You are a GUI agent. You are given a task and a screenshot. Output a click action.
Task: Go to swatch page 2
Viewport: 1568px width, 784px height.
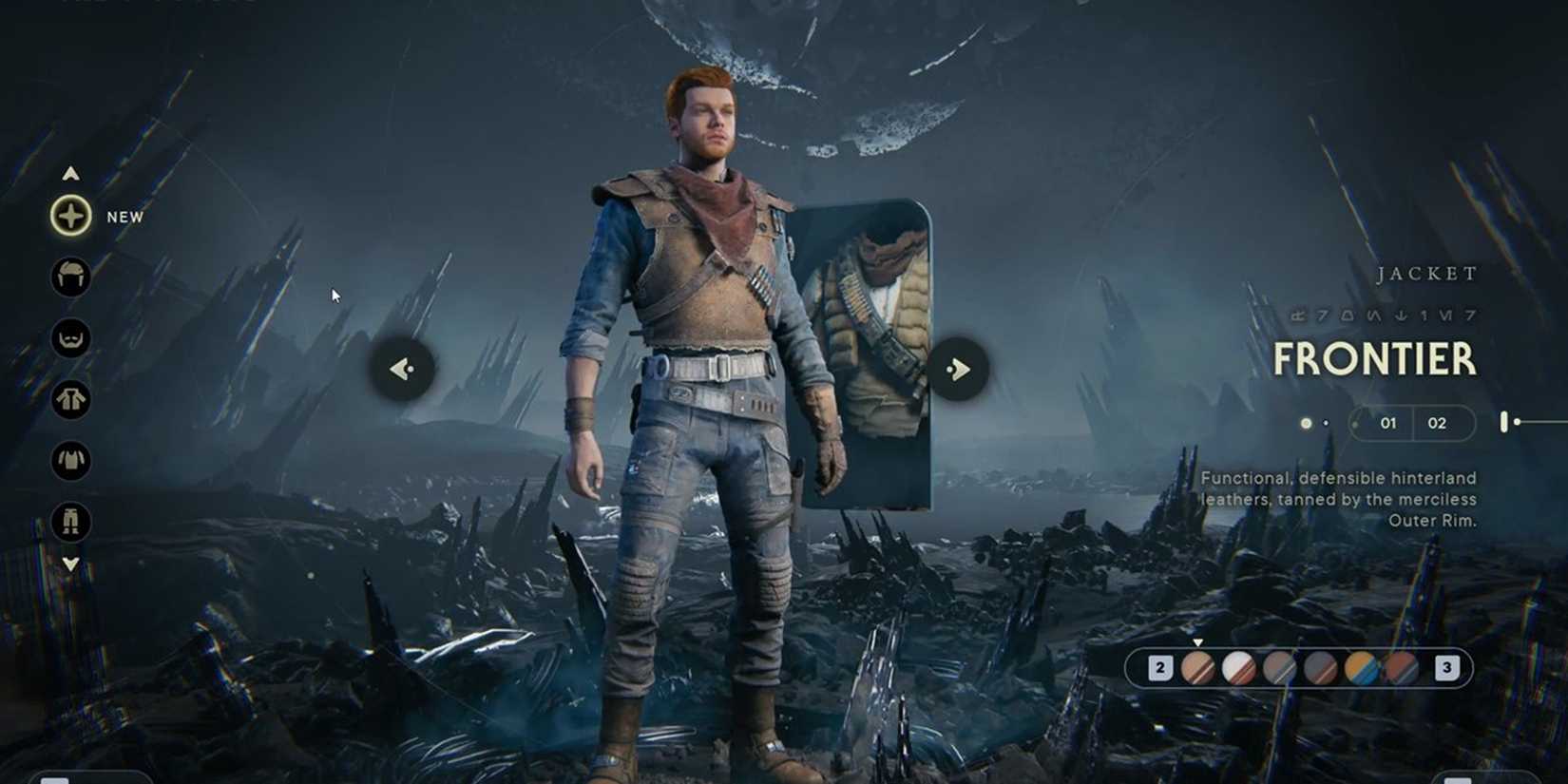click(x=1160, y=667)
